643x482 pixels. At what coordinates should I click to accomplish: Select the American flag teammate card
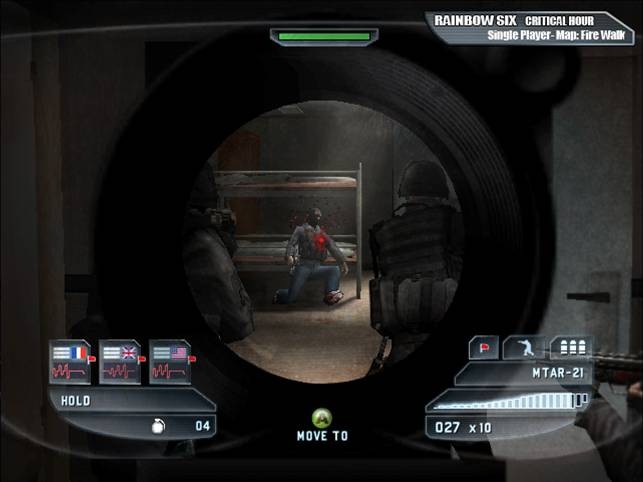(169, 362)
